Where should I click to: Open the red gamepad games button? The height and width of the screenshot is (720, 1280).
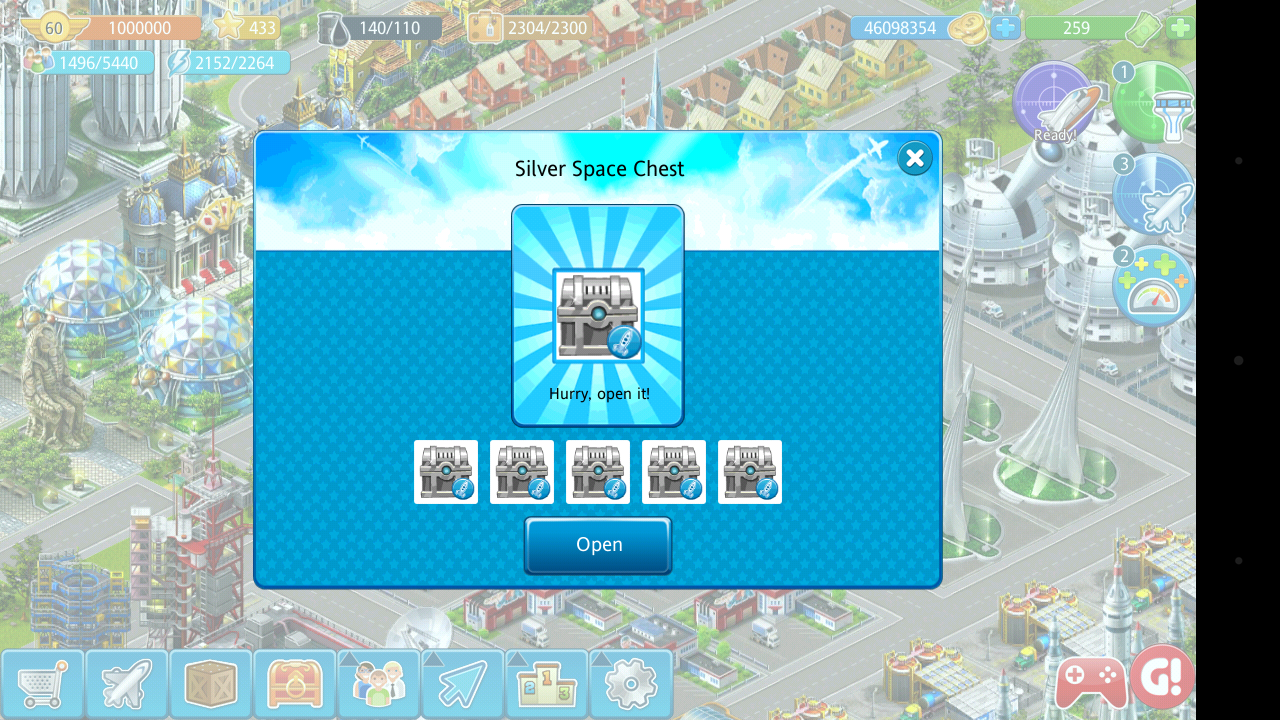(x=1088, y=684)
